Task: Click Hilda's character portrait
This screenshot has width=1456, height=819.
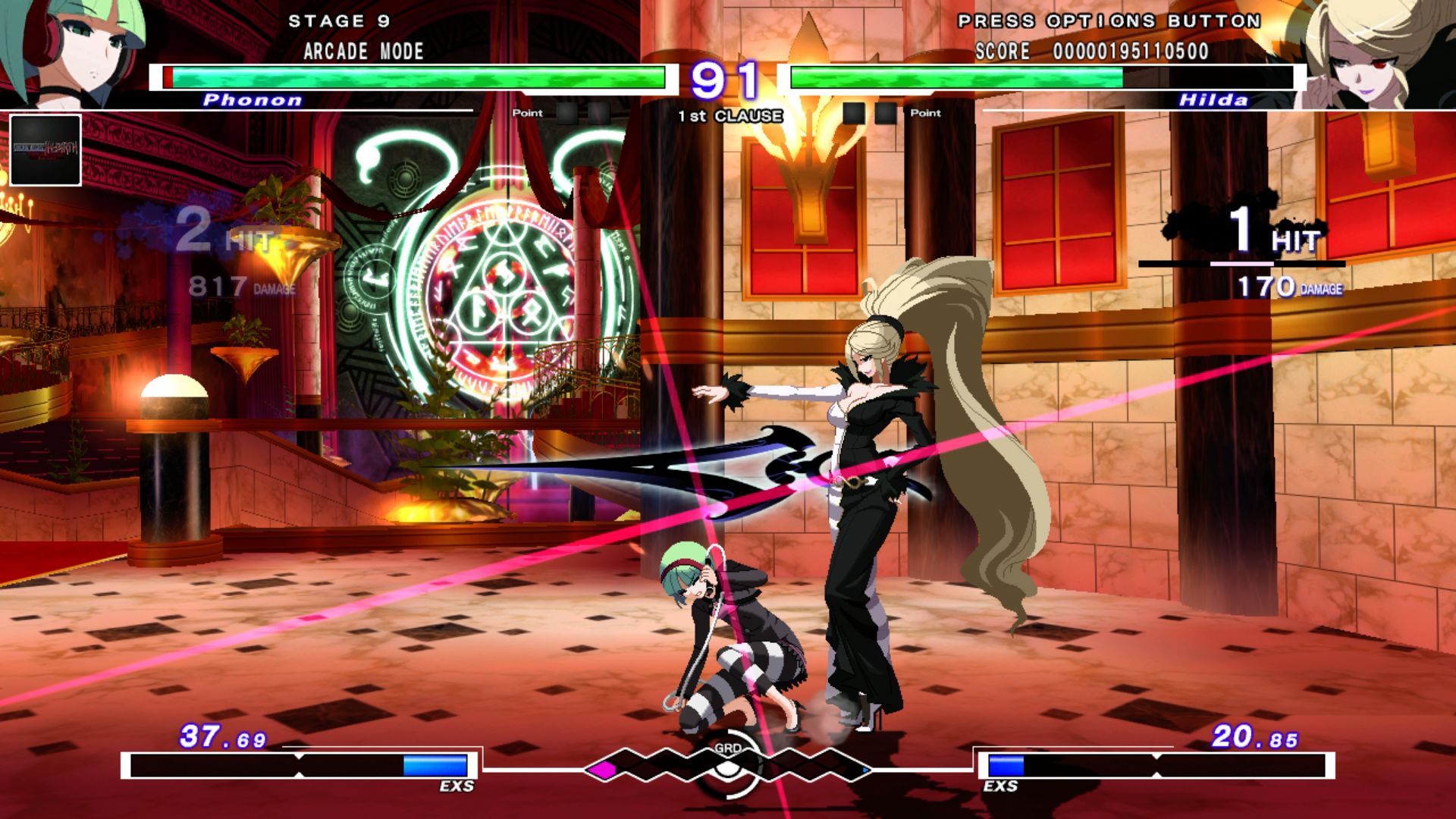Action: click(1388, 53)
